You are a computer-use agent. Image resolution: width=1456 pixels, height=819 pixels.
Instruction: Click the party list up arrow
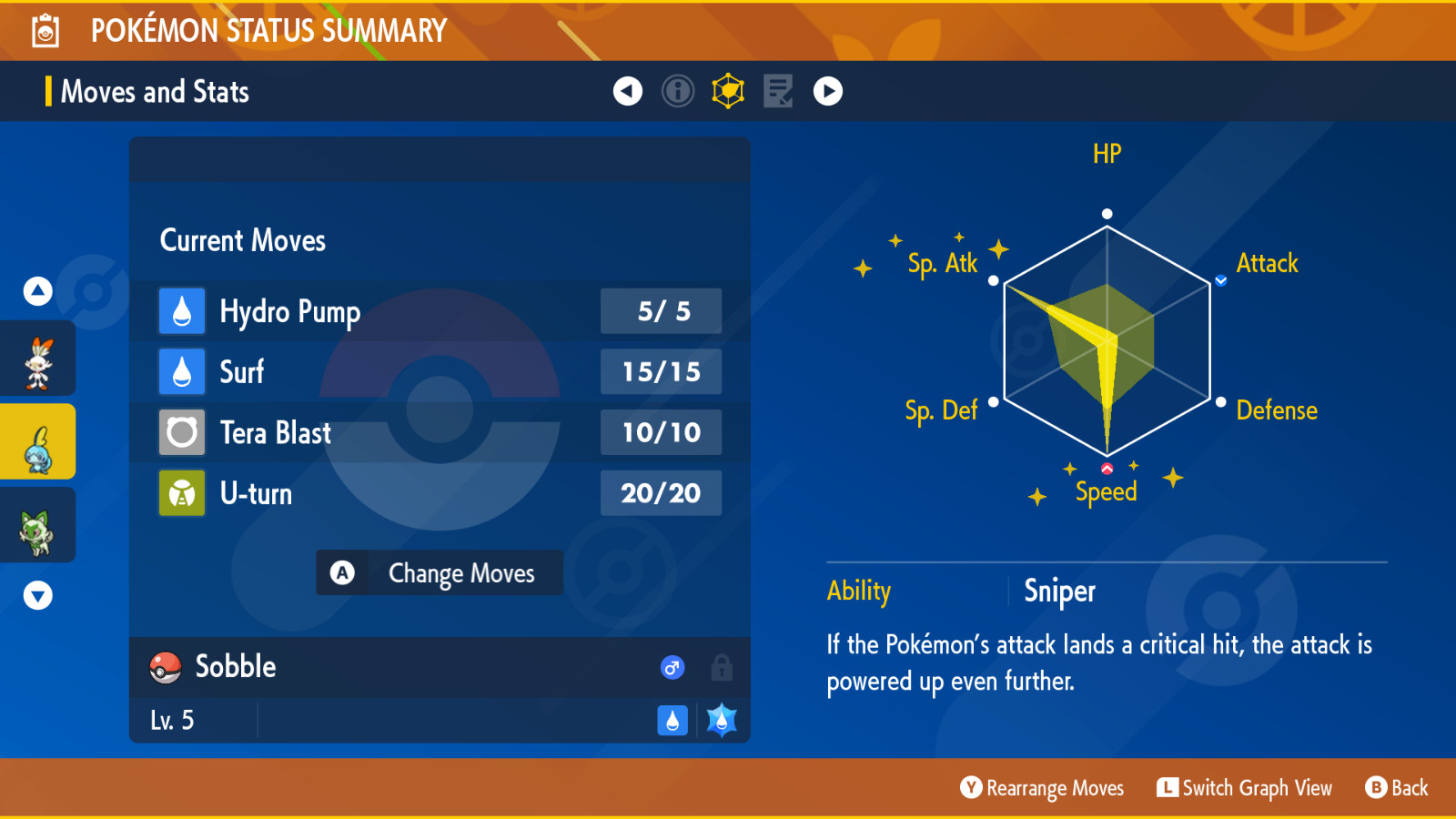(x=38, y=291)
